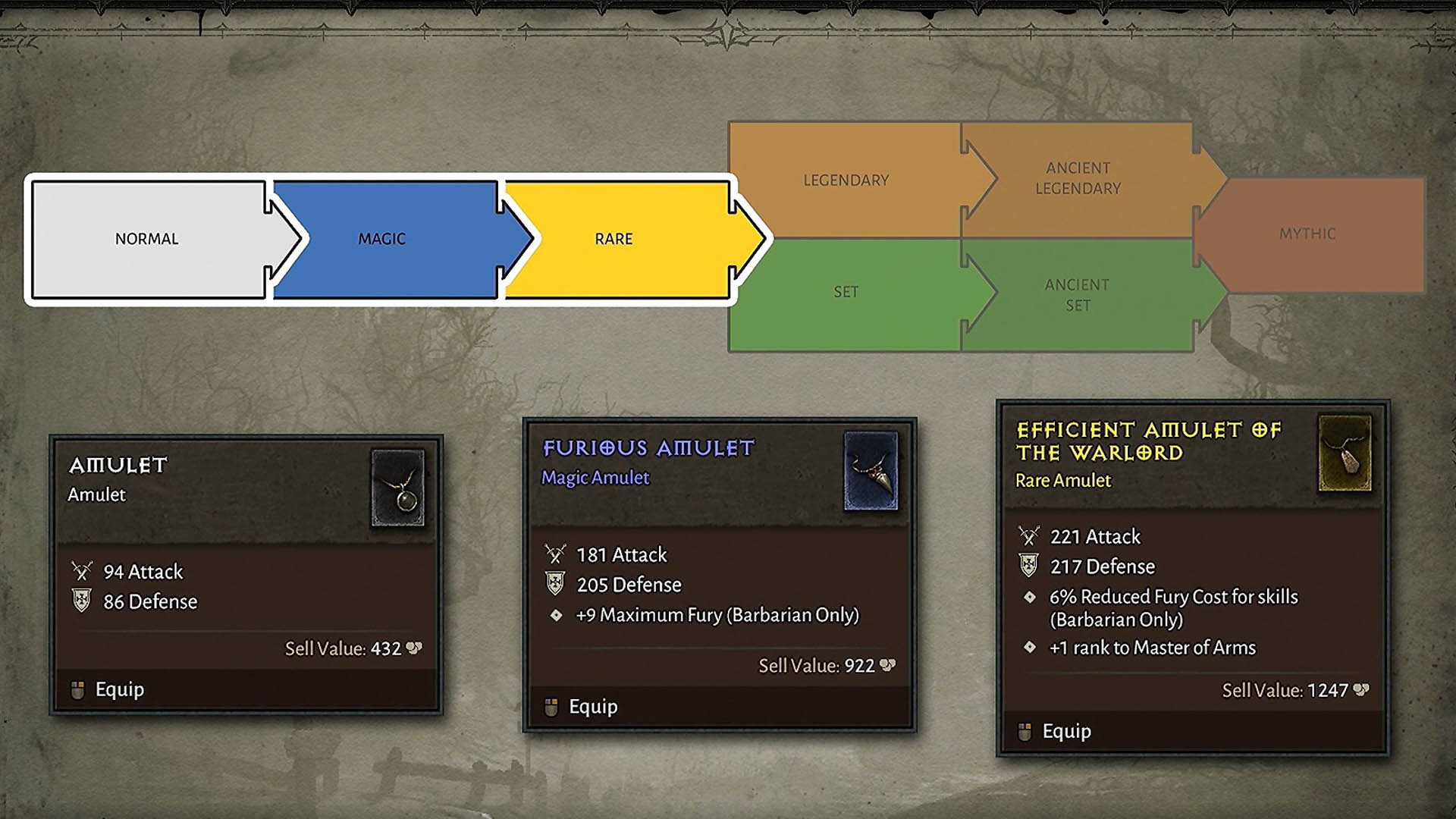
Task: Select the LEGENDARY tier banner
Action: [846, 180]
